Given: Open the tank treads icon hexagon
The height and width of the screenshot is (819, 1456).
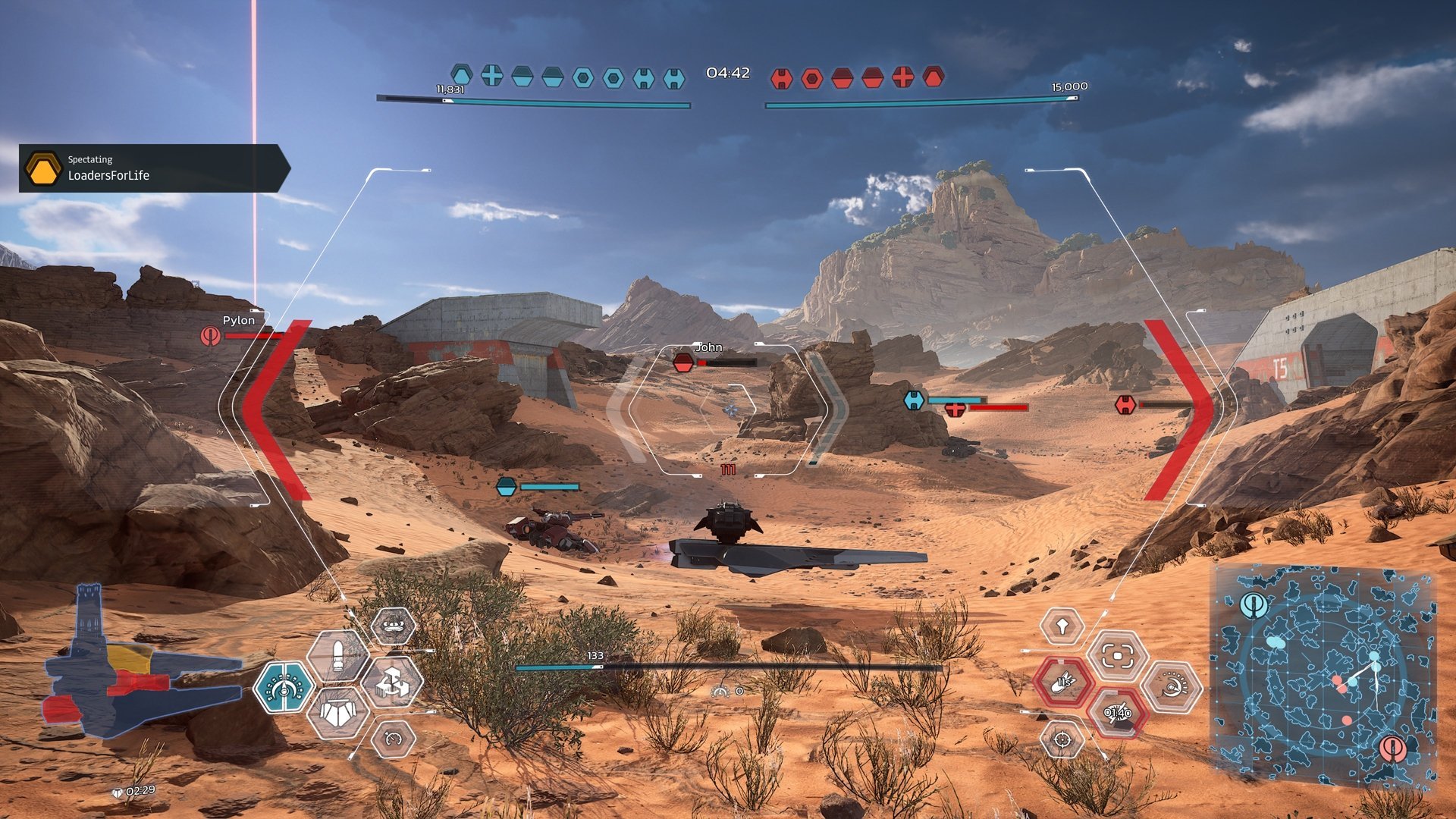Looking at the screenshot, I should [x=393, y=626].
